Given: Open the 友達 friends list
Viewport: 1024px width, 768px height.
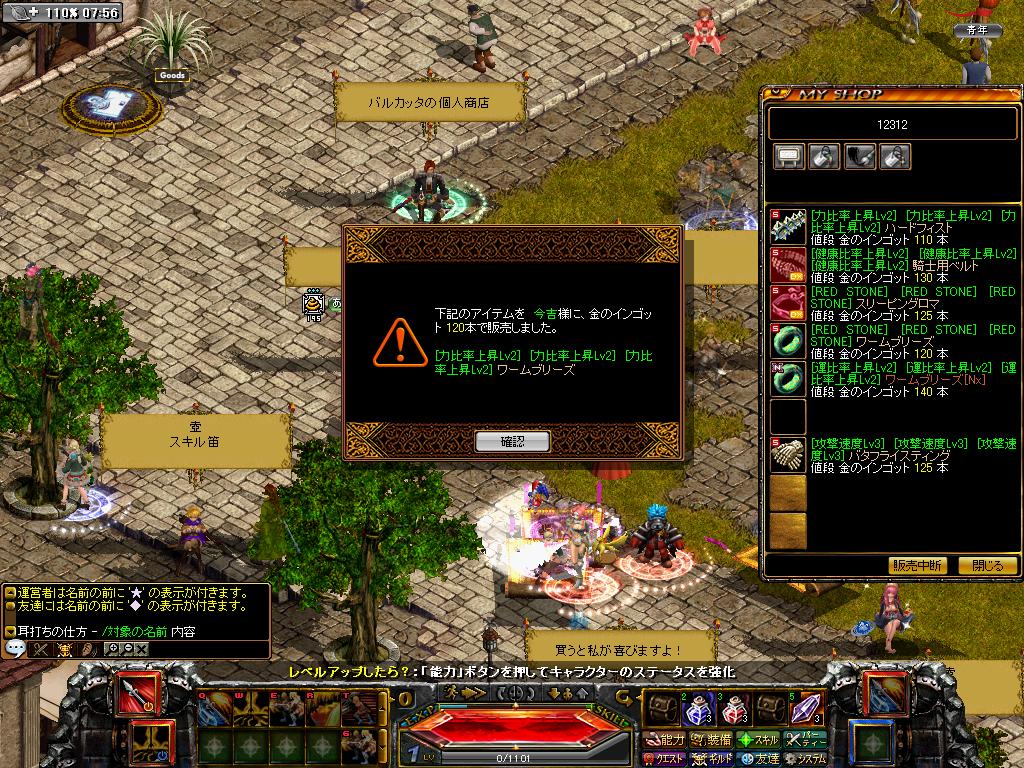Looking at the screenshot, I should coord(759,759).
